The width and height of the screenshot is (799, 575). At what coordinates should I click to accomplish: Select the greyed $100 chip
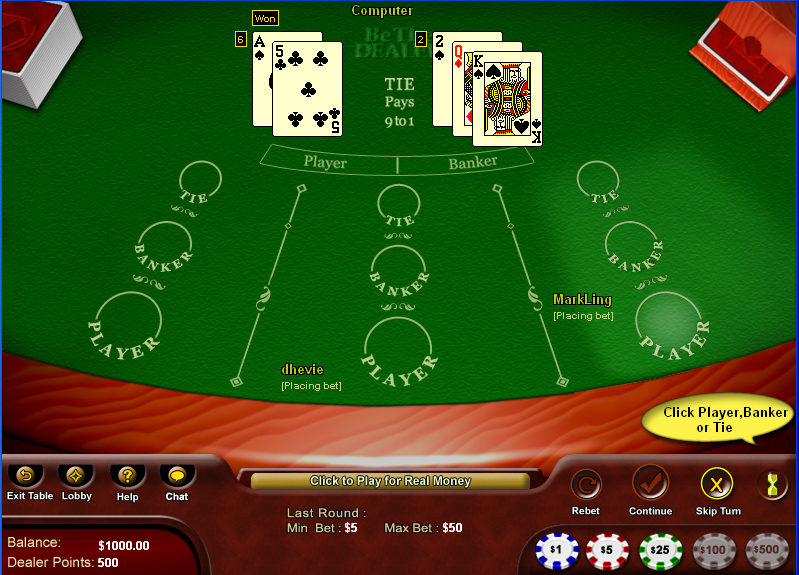point(713,550)
